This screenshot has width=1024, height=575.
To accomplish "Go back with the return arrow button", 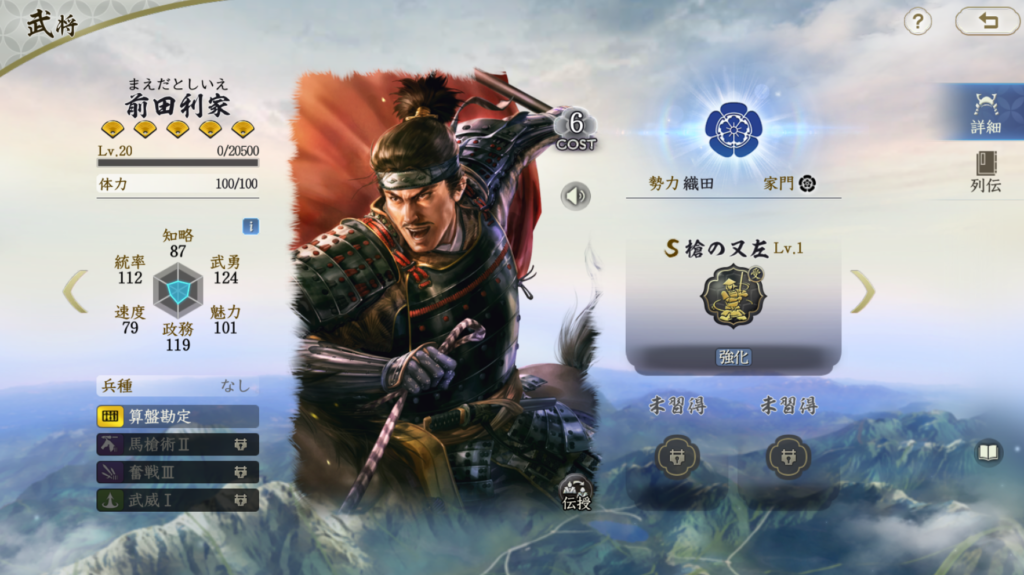I will coord(987,21).
